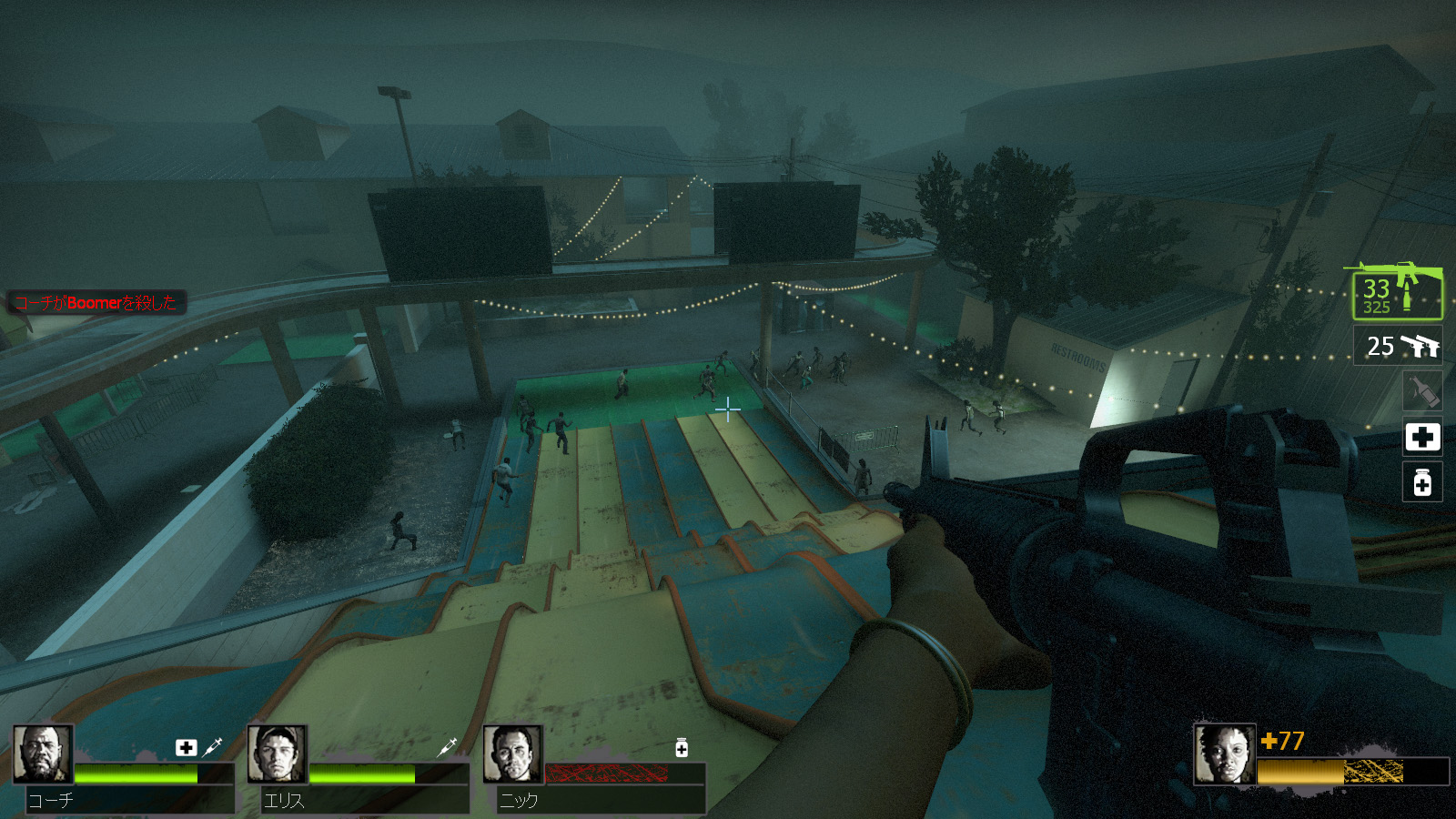Select the pain pills slot
The image size is (1456, 819).
pos(1422,482)
